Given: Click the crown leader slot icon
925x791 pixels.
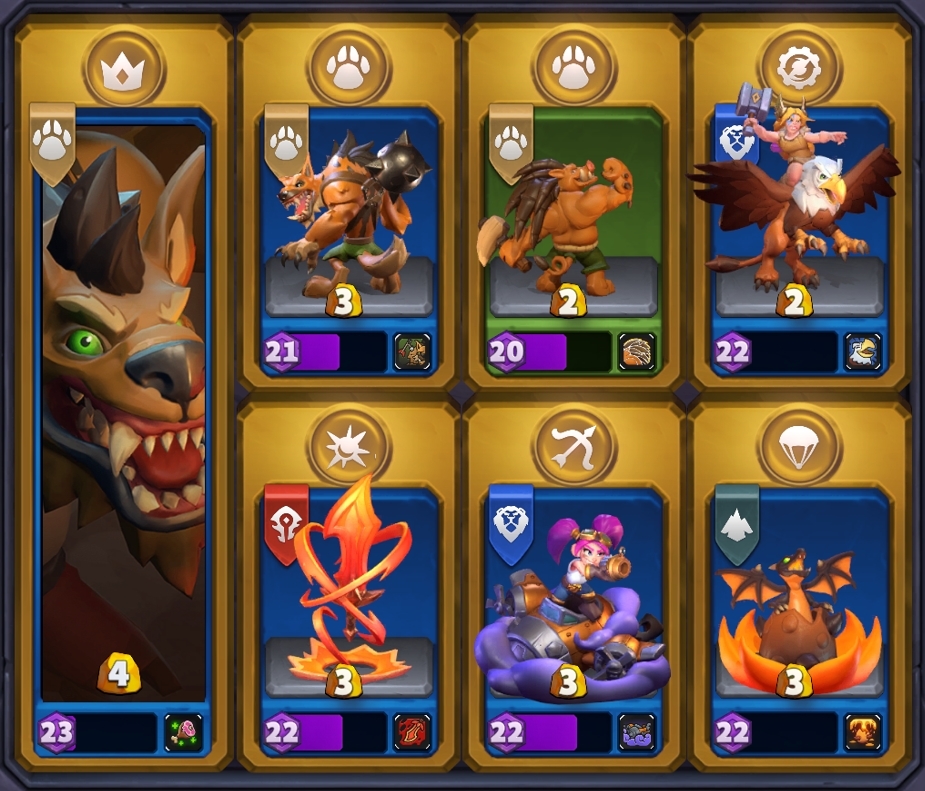Looking at the screenshot, I should click(124, 70).
